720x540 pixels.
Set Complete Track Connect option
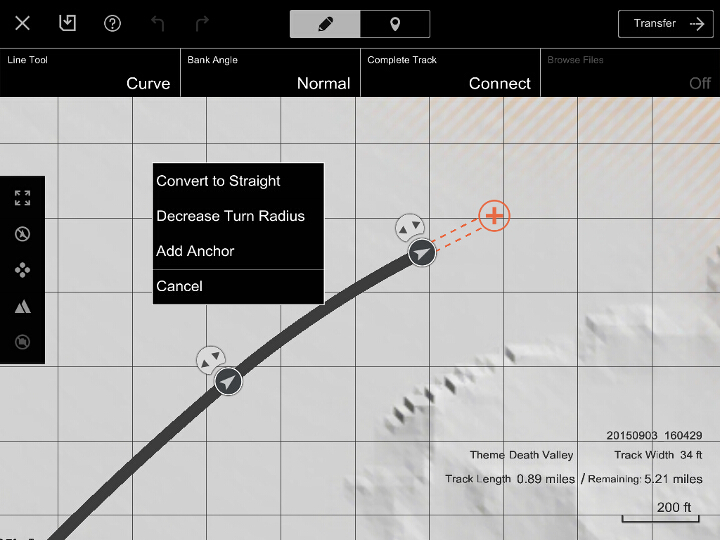[450, 73]
